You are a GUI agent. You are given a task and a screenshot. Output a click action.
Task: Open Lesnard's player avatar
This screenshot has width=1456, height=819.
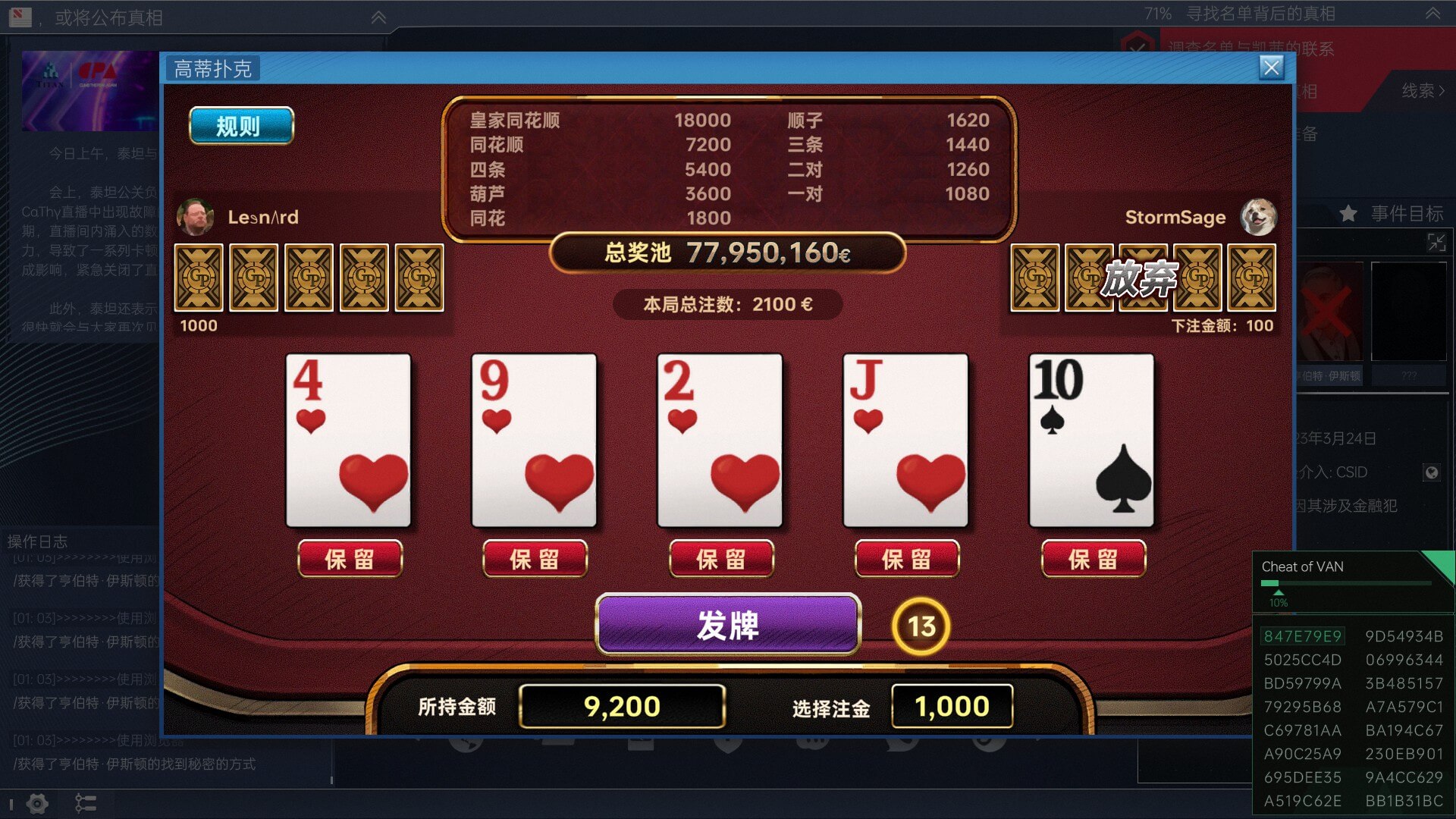coord(196,217)
